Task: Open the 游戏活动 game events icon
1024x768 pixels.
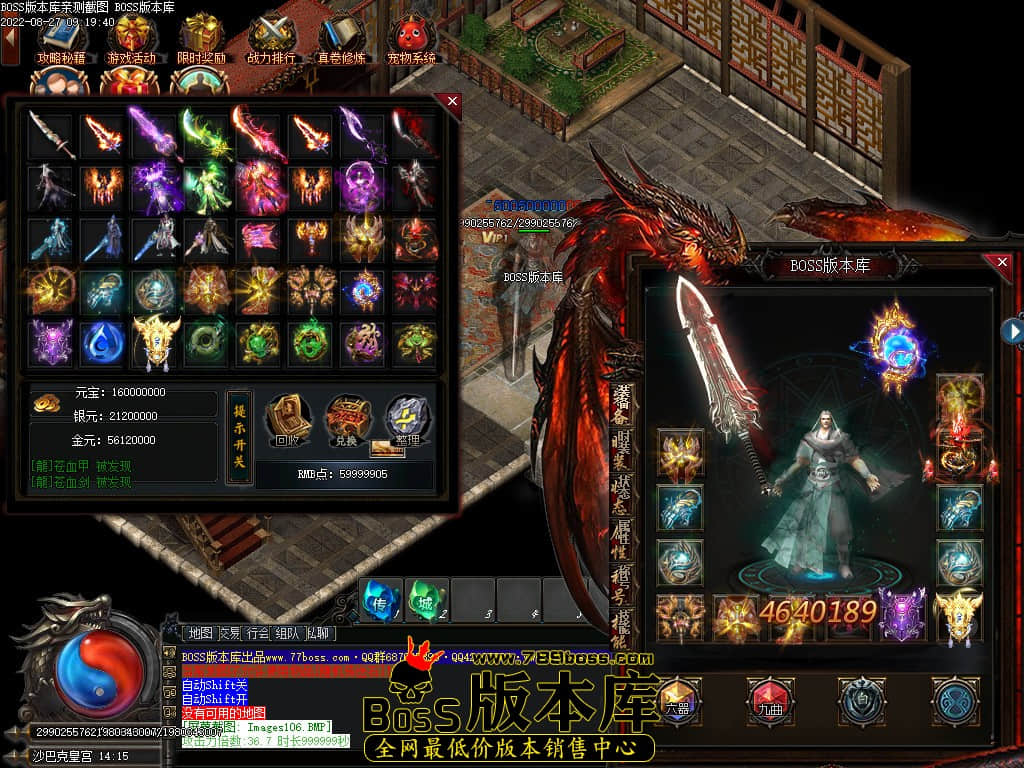Action: (131, 38)
